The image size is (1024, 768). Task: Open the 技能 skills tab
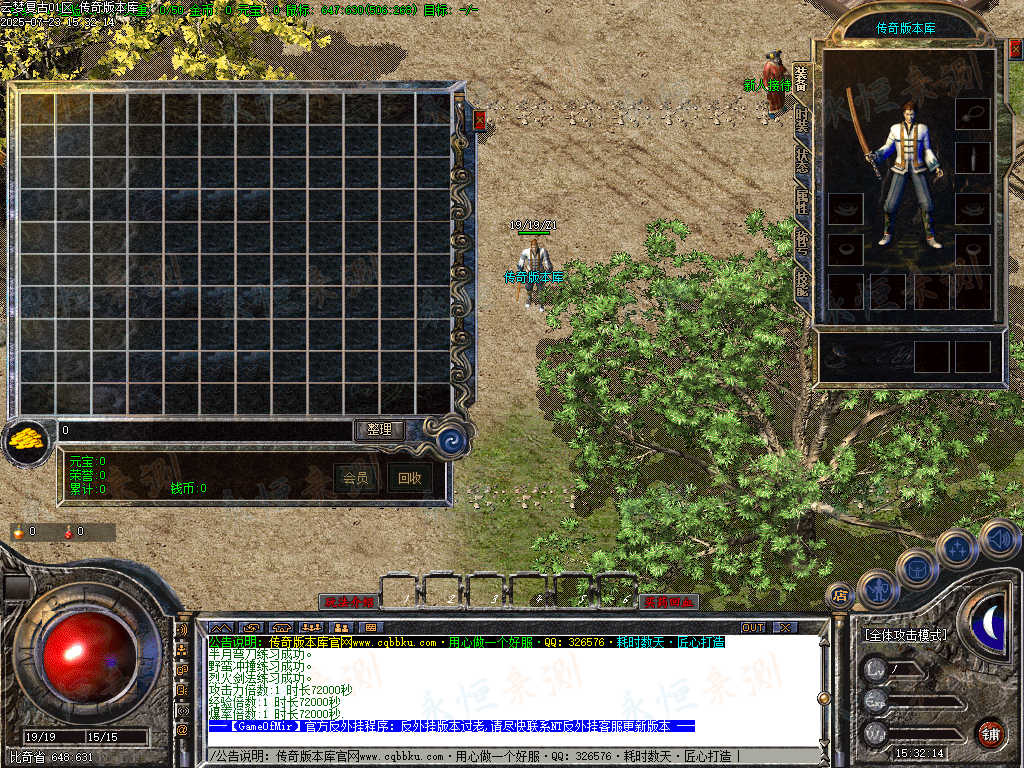pos(801,280)
